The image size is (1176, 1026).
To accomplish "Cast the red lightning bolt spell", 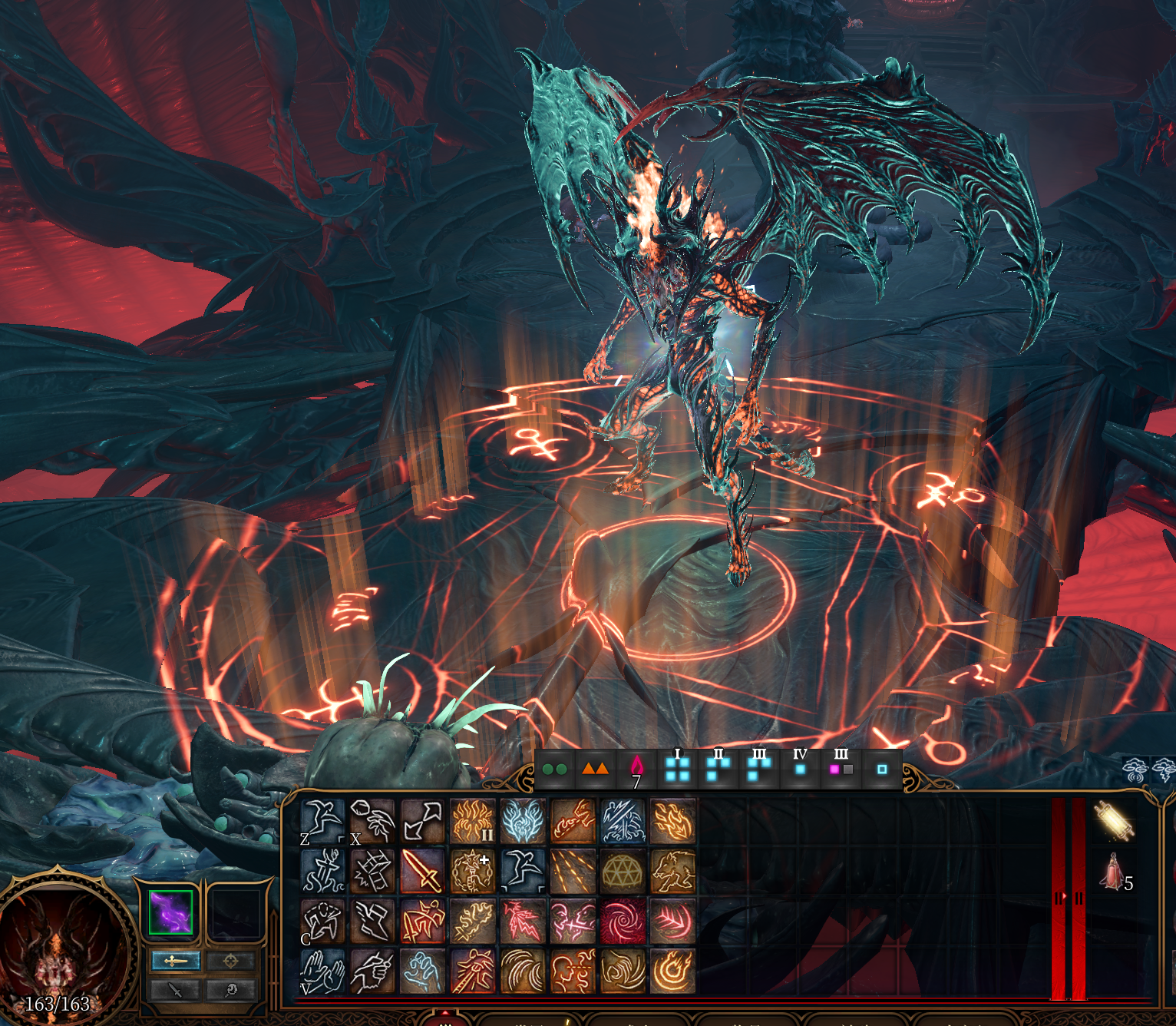I will click(523, 921).
